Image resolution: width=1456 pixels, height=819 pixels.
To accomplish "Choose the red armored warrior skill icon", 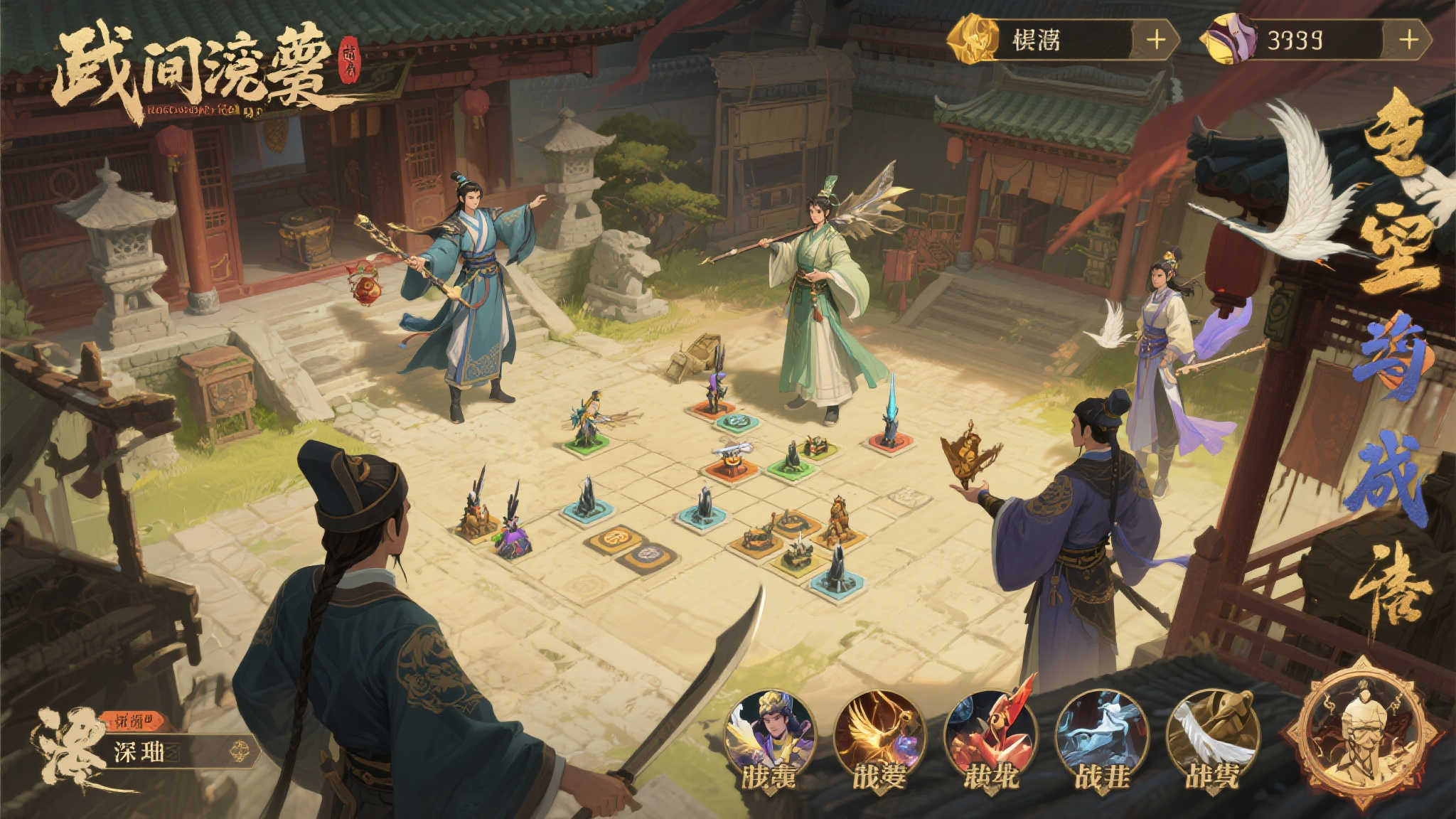I will tap(990, 735).
